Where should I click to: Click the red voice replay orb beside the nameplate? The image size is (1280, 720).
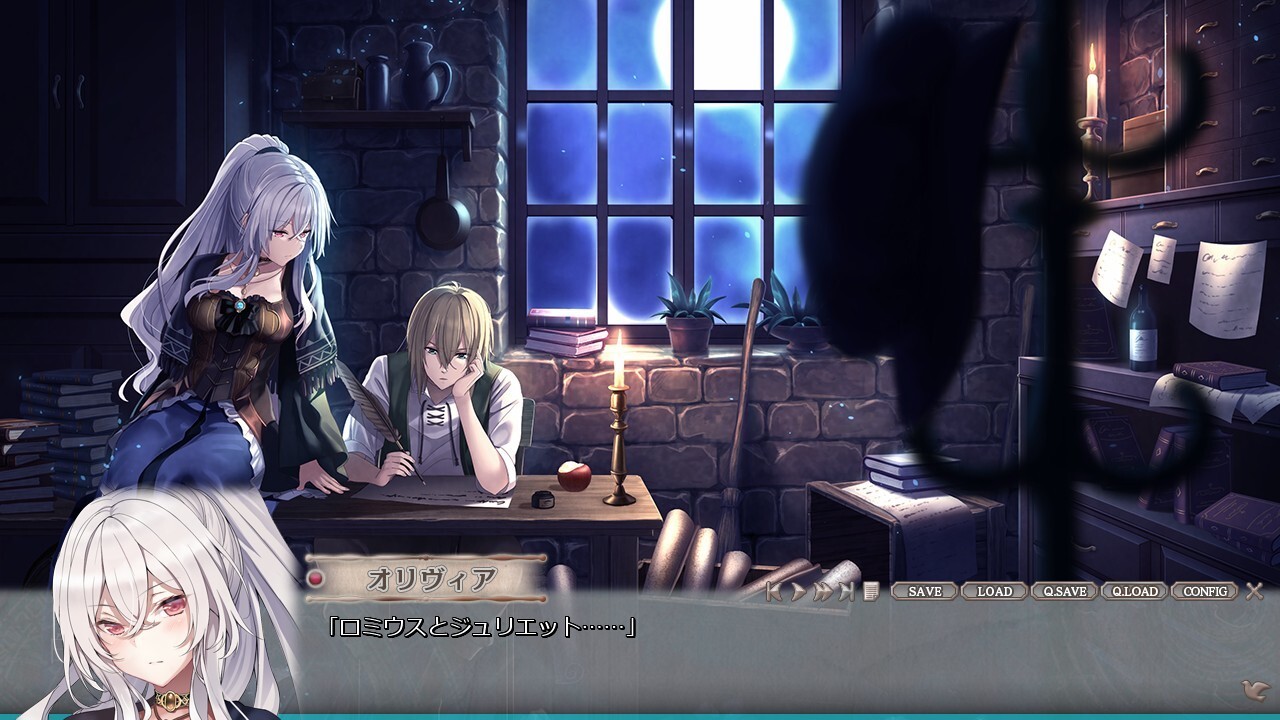point(315,577)
